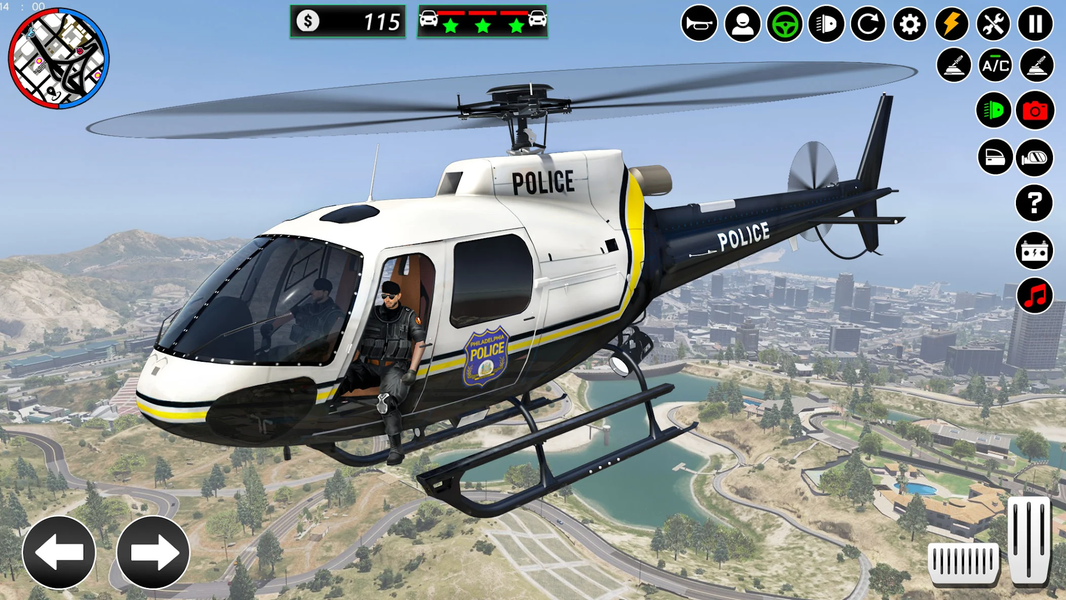Toggle the A/C button
This screenshot has width=1066, height=600.
point(995,66)
